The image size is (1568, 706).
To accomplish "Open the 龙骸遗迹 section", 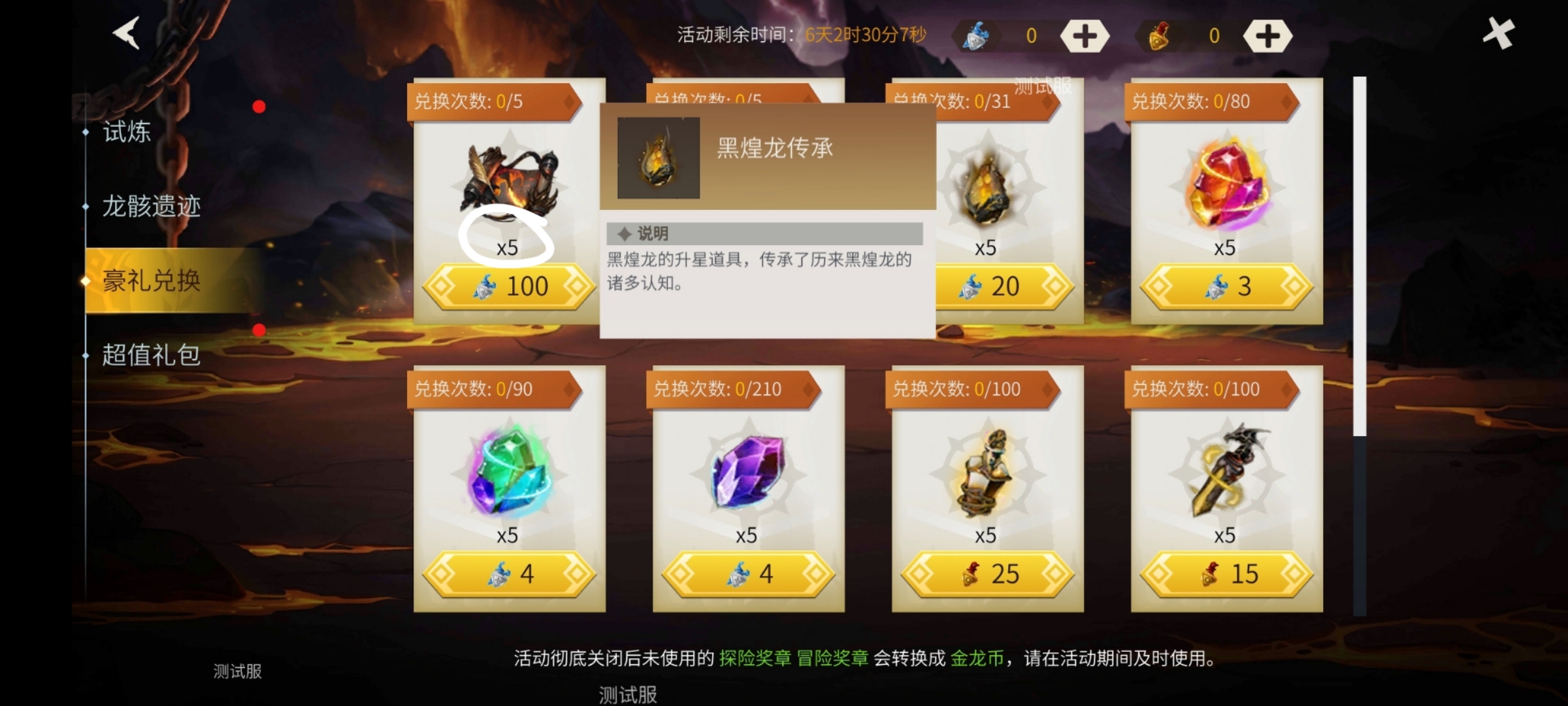I will tap(150, 206).
